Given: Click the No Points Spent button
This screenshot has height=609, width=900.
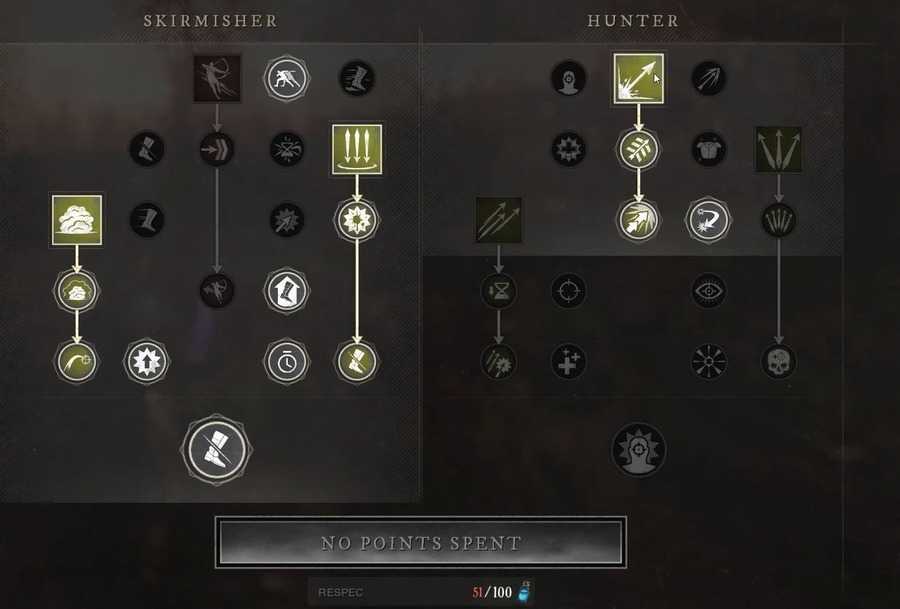Looking at the screenshot, I should point(421,543).
